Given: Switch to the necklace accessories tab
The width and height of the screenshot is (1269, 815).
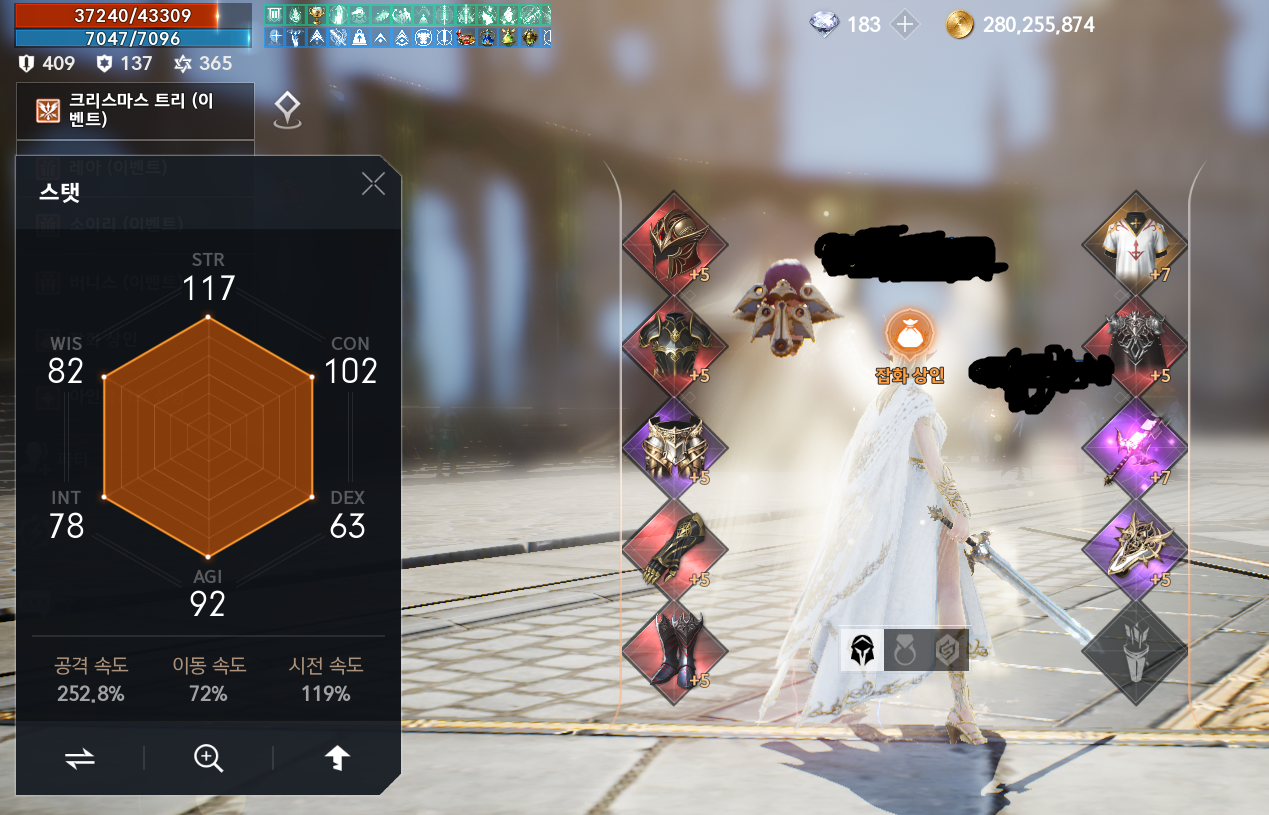Looking at the screenshot, I should point(904,651).
